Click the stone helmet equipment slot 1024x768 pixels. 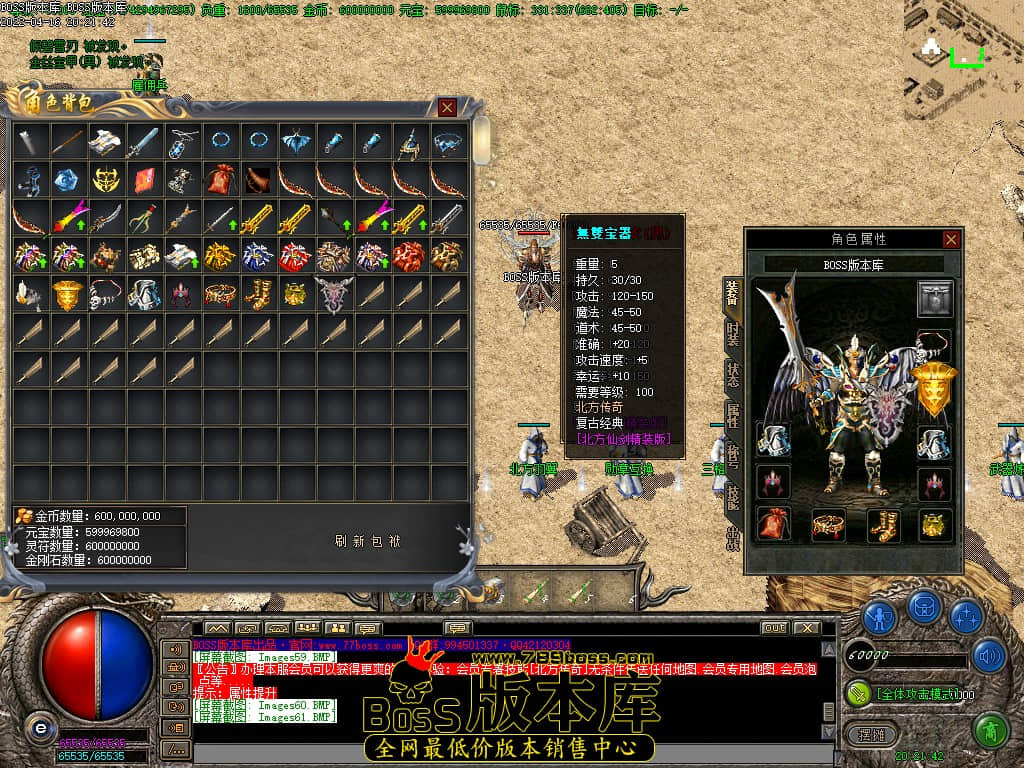tap(935, 298)
